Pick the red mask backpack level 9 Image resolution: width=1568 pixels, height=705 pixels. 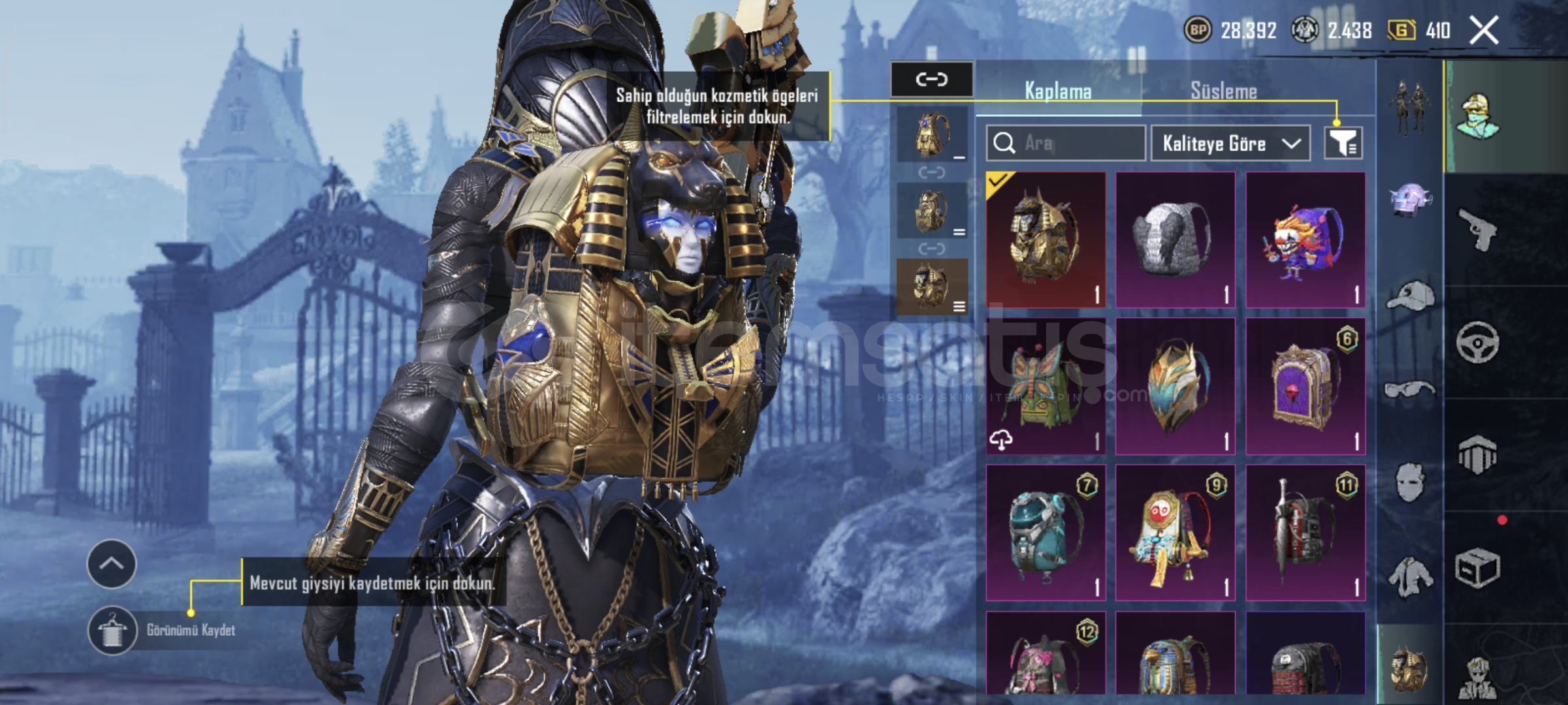(x=1175, y=533)
